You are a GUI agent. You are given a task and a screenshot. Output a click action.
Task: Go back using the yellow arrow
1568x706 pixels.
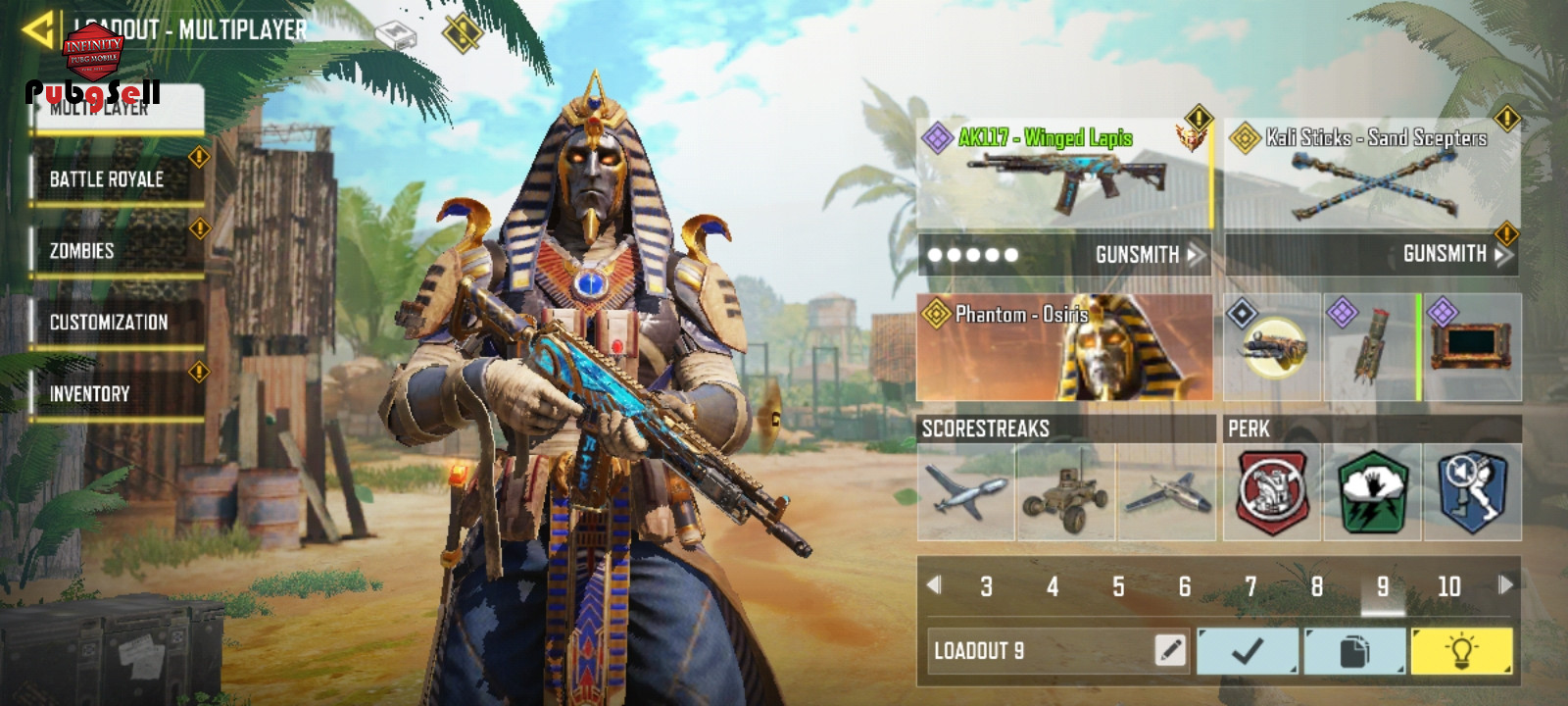(x=37, y=29)
